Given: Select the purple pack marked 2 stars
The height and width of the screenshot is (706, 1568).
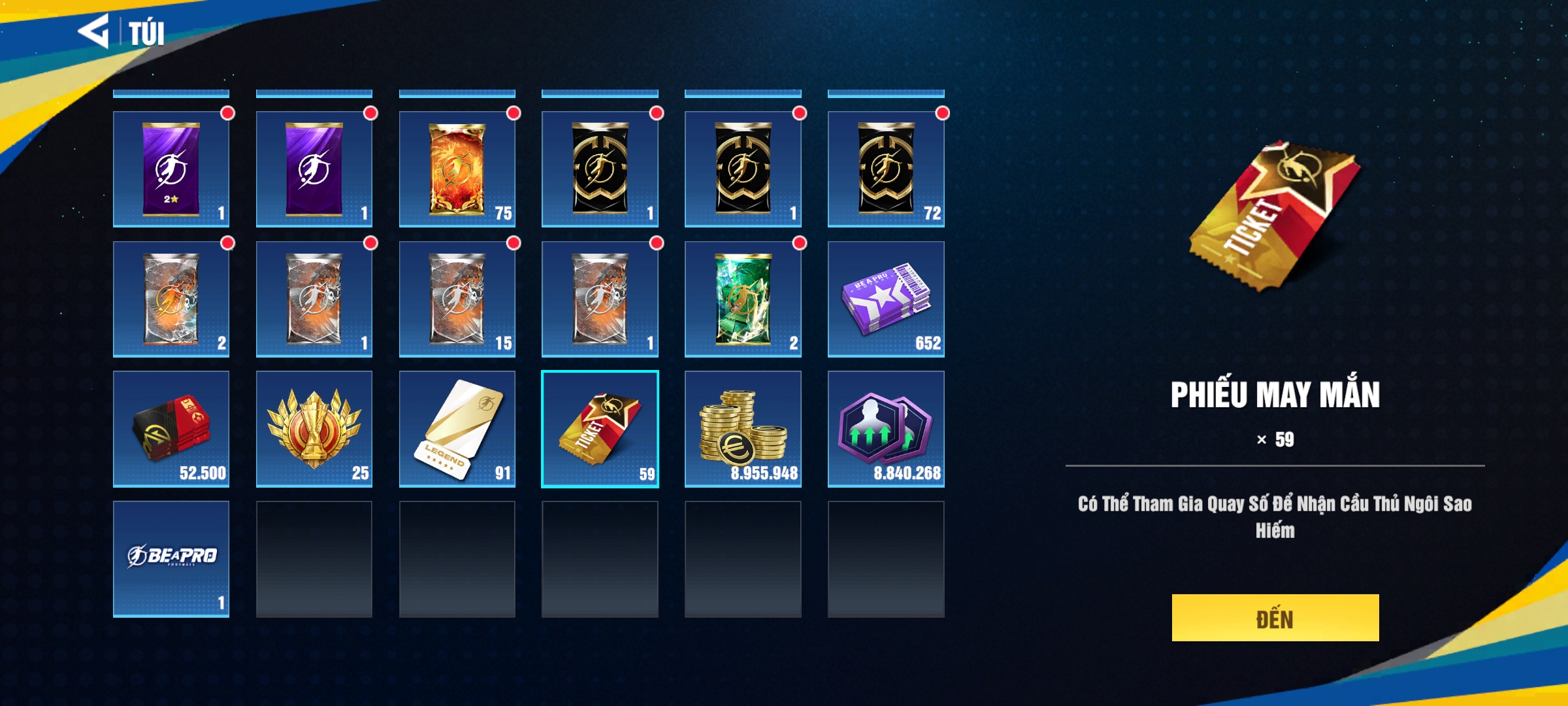Looking at the screenshot, I should pyautogui.click(x=171, y=169).
